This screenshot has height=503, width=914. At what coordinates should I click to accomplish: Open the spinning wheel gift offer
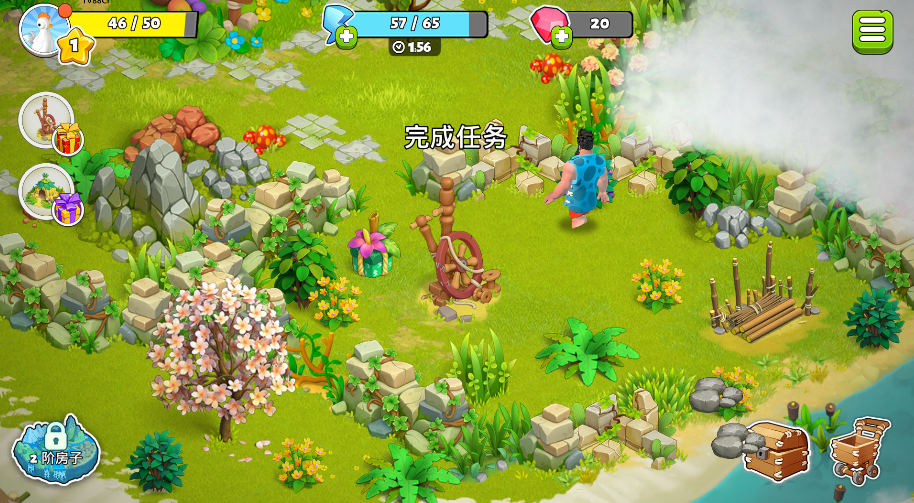click(x=48, y=122)
